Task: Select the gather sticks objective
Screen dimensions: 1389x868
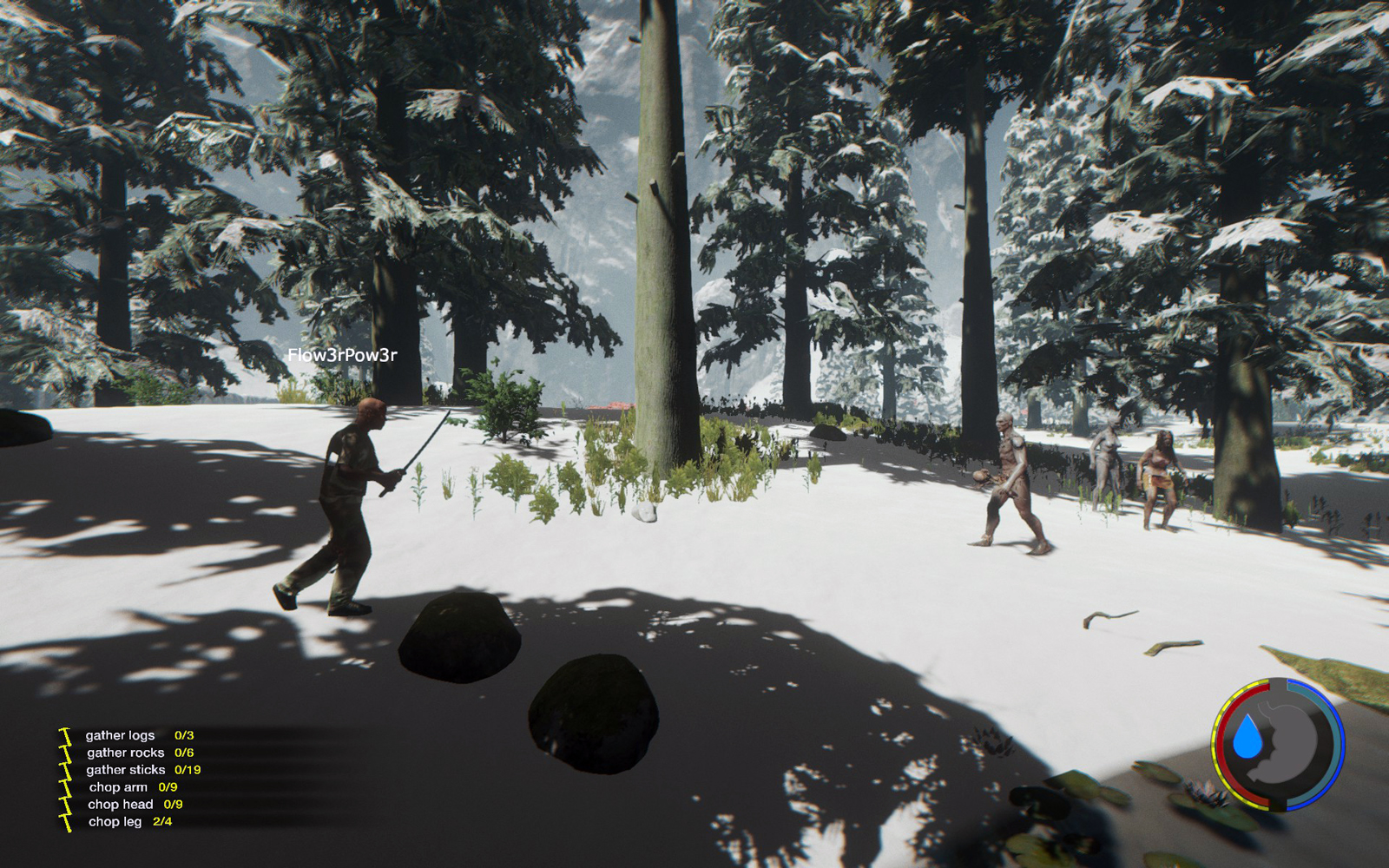Action: [x=126, y=770]
